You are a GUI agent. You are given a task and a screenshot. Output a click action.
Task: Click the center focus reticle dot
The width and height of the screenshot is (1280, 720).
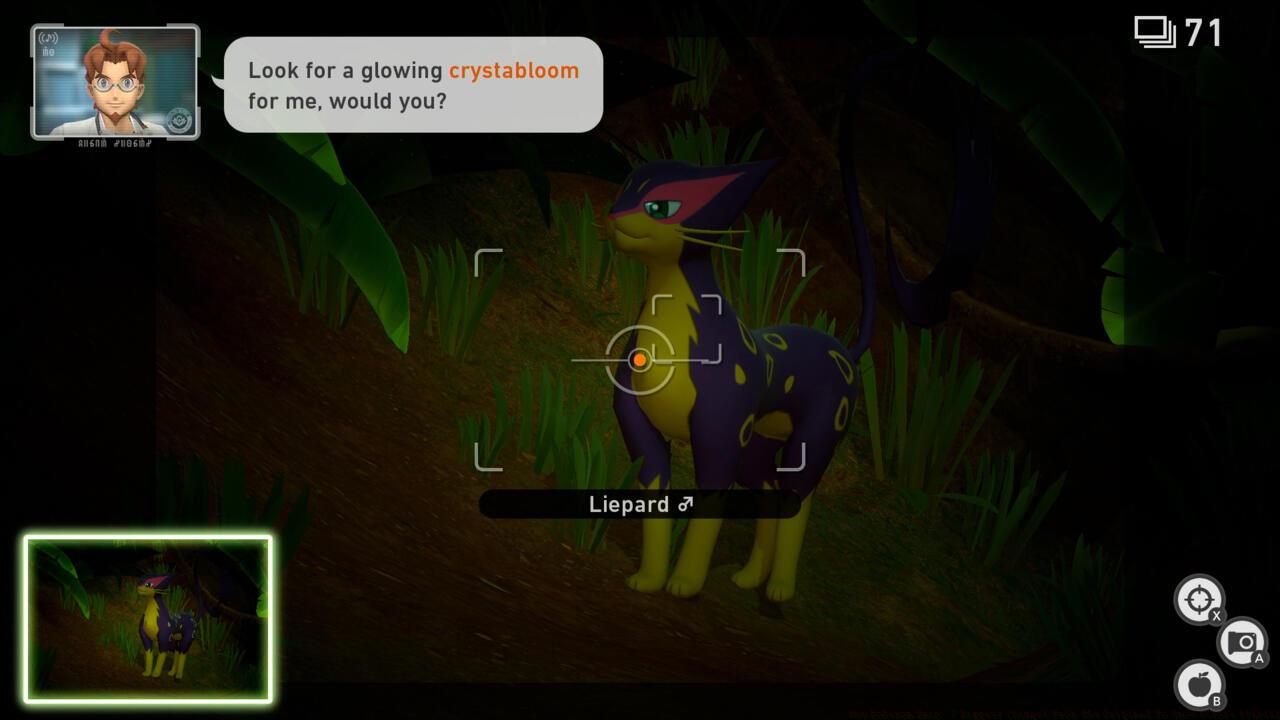coord(640,360)
